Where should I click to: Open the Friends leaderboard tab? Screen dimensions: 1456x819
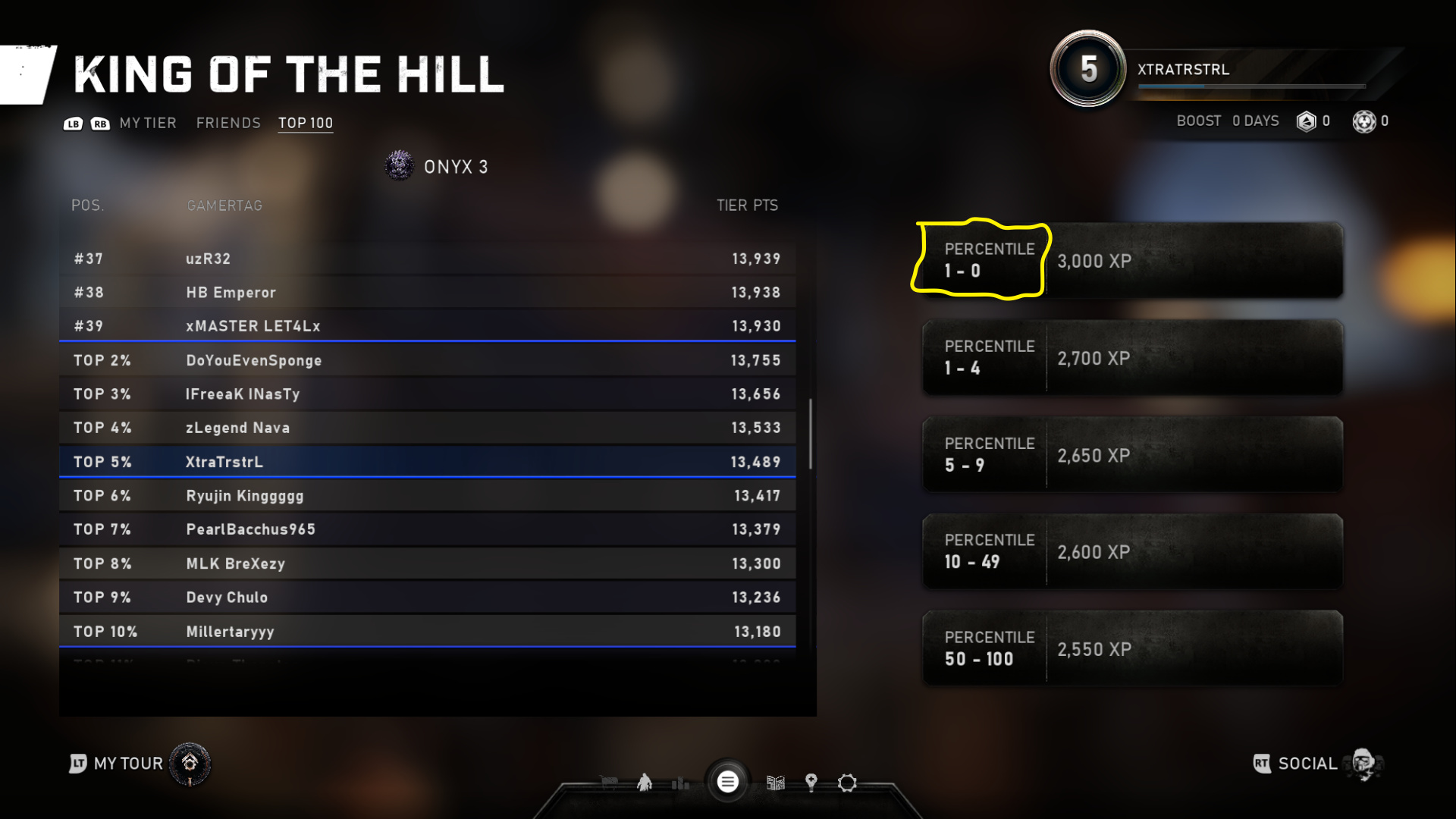coord(228,123)
